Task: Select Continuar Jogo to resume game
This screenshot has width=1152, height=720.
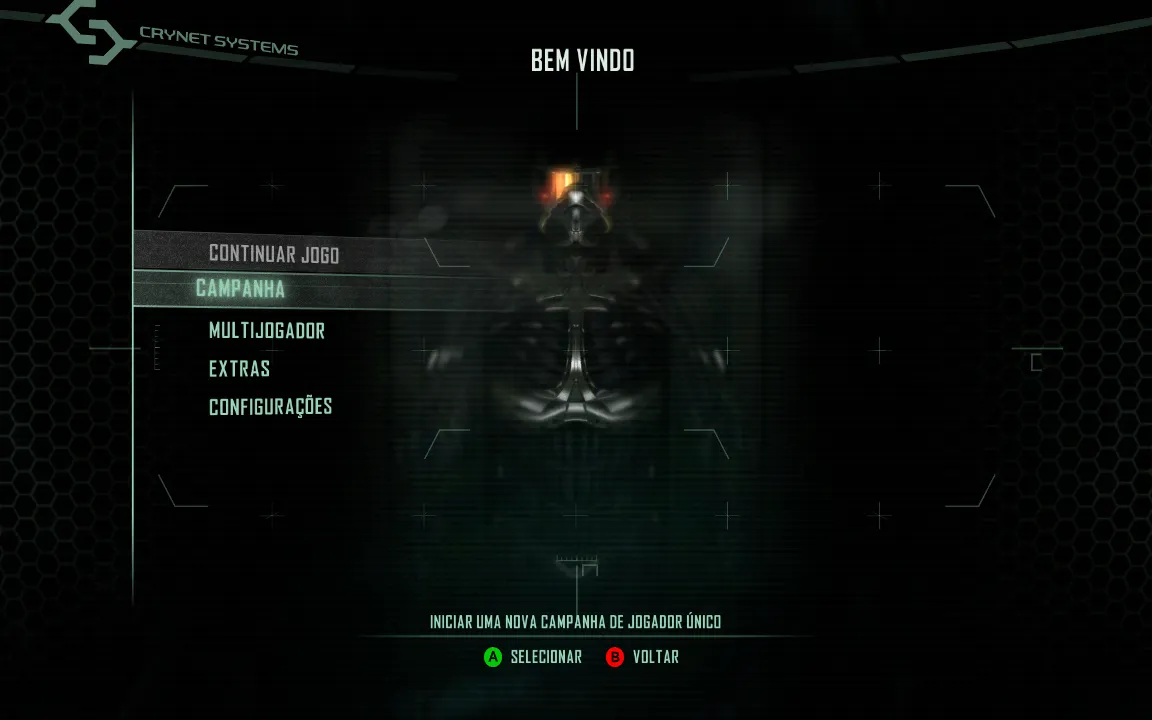Action: [x=273, y=254]
